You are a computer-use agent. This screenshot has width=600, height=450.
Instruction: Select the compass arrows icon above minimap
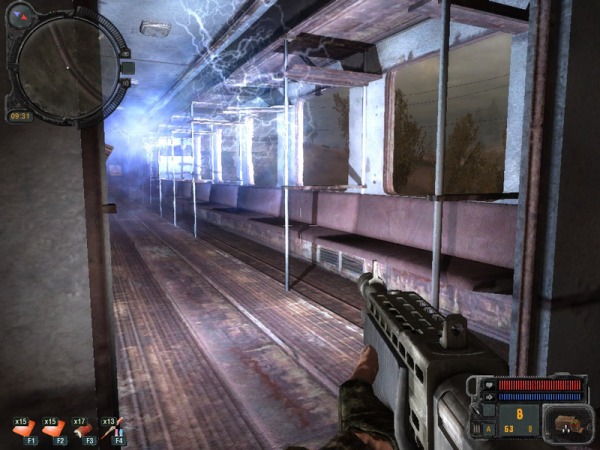[18, 15]
